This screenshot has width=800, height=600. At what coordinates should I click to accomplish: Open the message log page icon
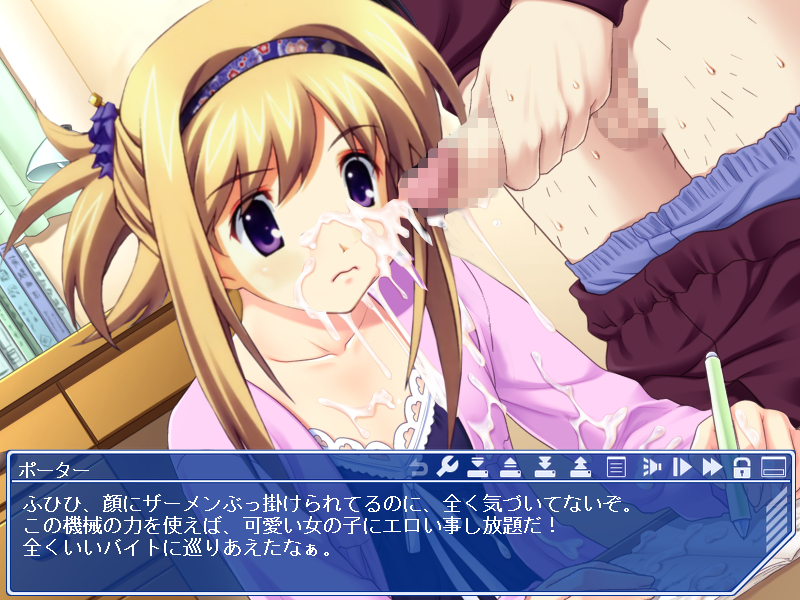pyautogui.click(x=616, y=467)
